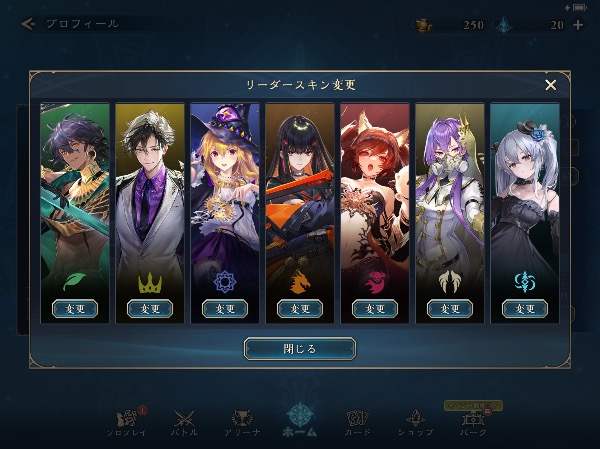Screen dimensions: 600x449
Task: Change to the Dragoncraft leader skin
Action: point(300,309)
